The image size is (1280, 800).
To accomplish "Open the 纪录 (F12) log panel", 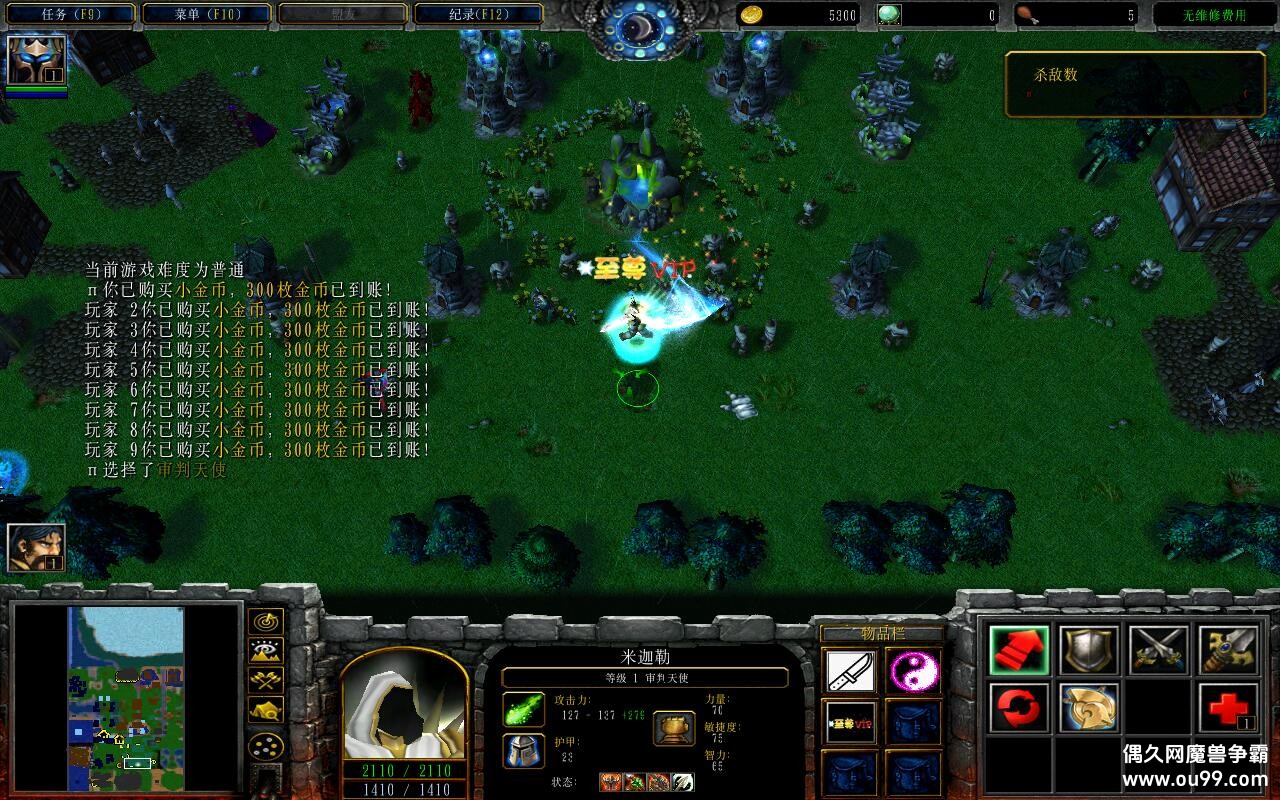I will click(x=479, y=13).
